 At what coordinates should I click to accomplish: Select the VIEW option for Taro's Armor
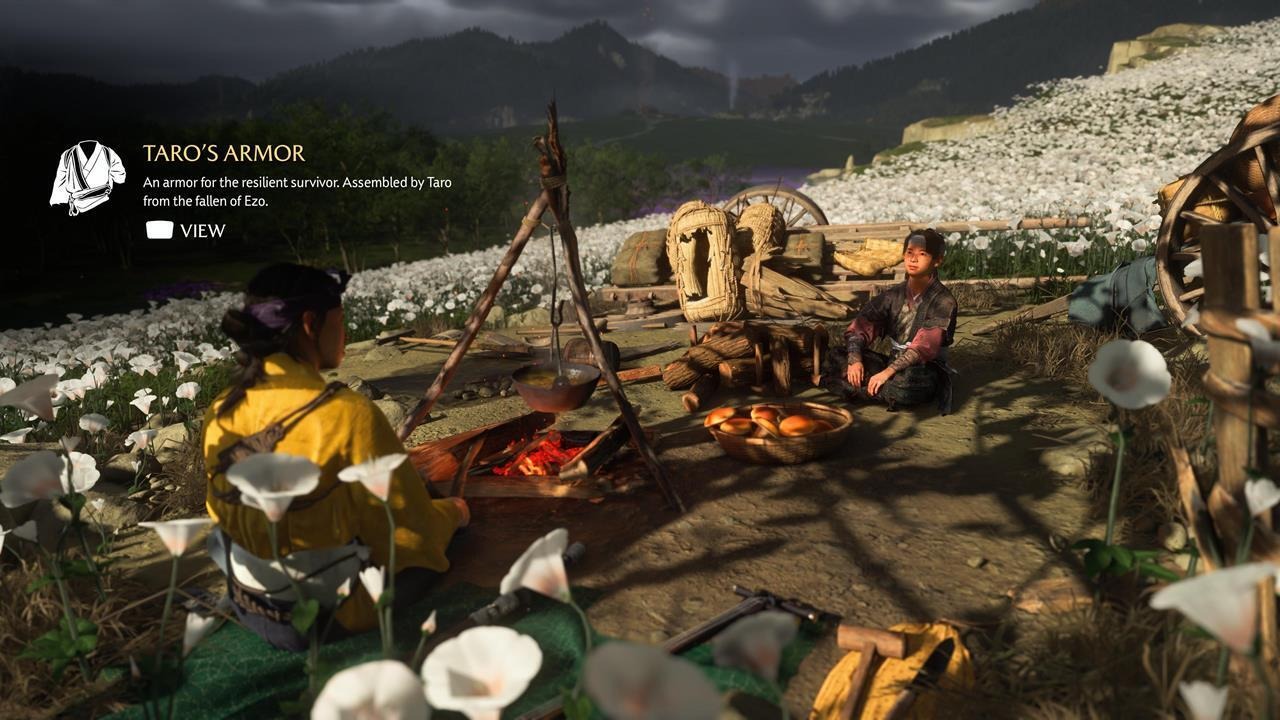(186, 231)
